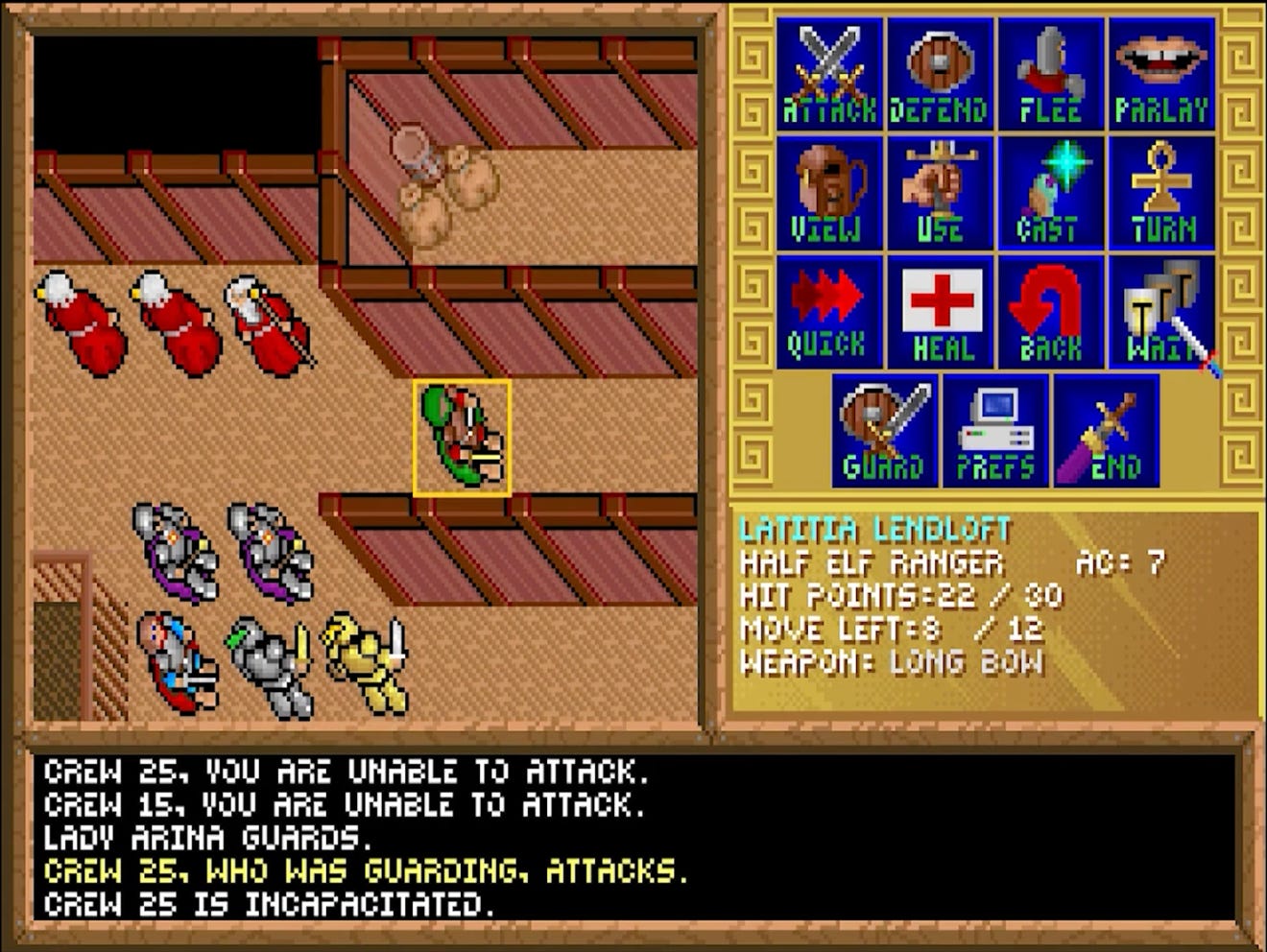Select the Turn undead ankh icon
This screenshot has height=952, width=1267.
[x=1159, y=190]
